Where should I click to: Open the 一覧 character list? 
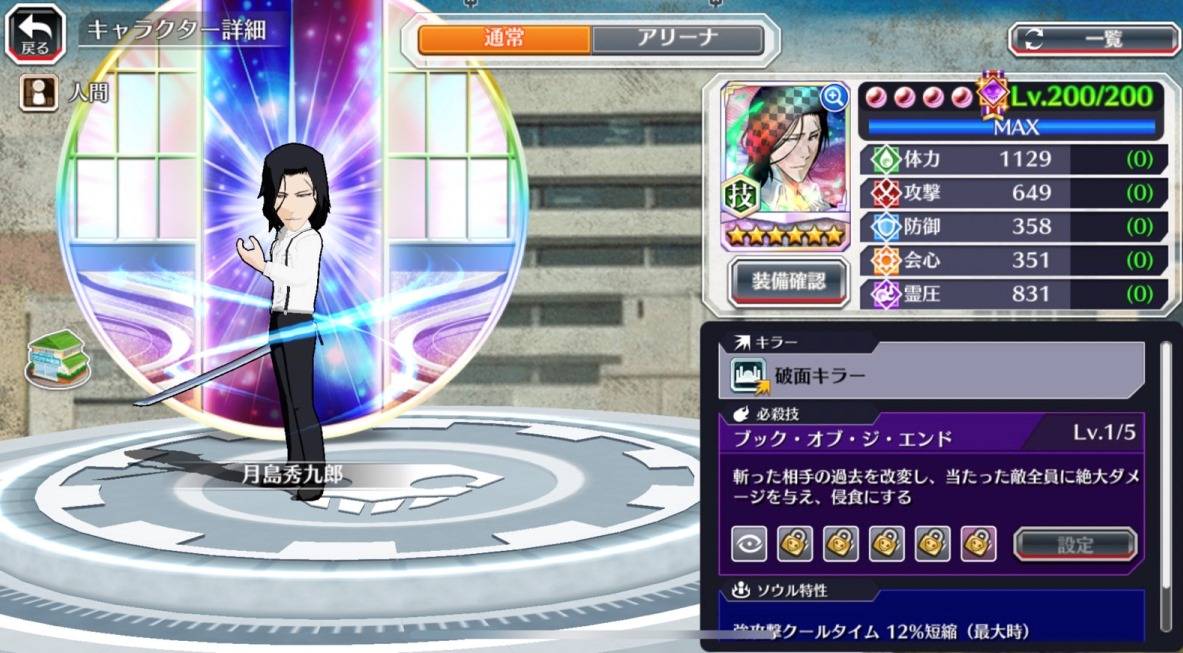pyautogui.click(x=1094, y=39)
